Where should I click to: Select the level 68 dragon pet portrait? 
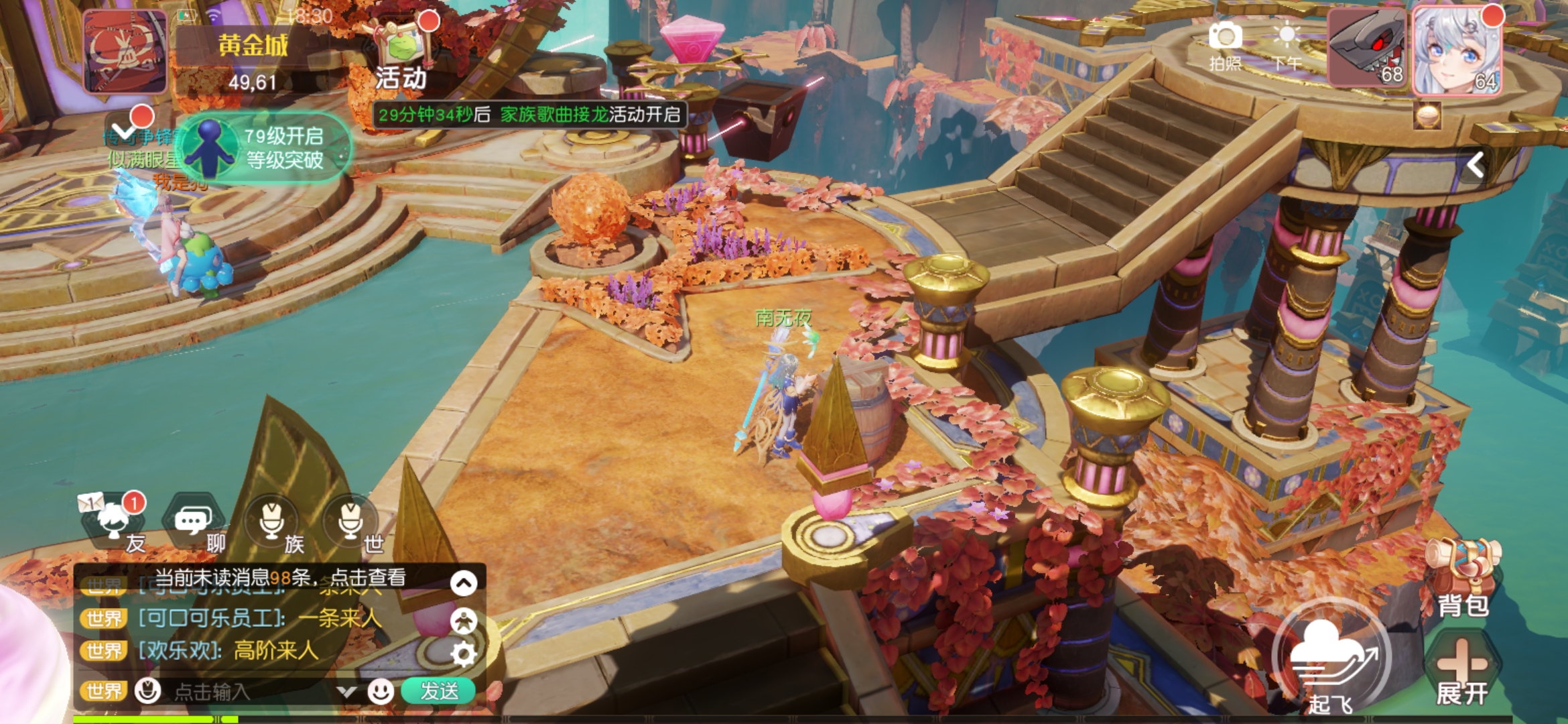pos(1367,48)
